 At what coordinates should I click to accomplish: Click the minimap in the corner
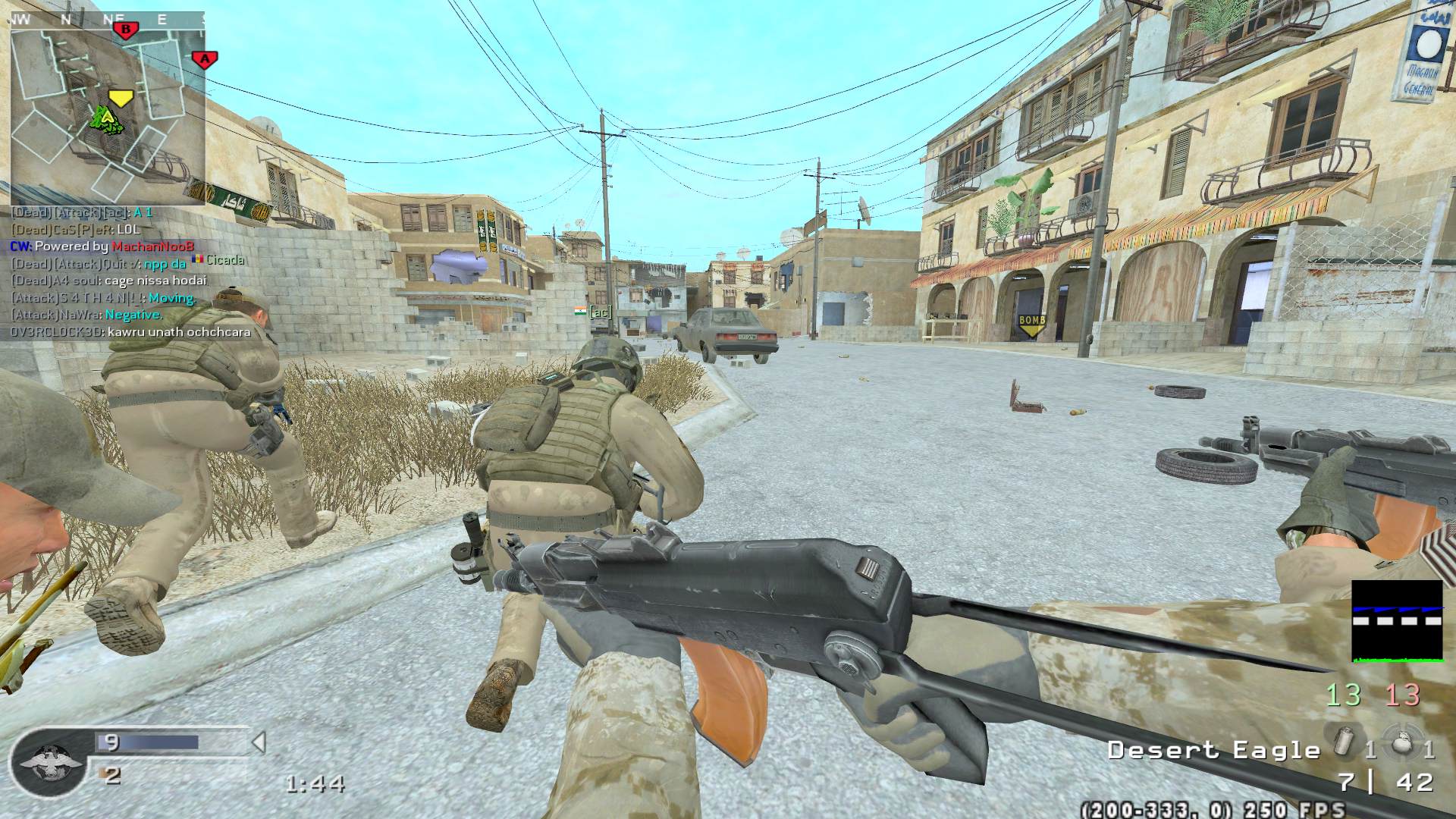tap(107, 108)
